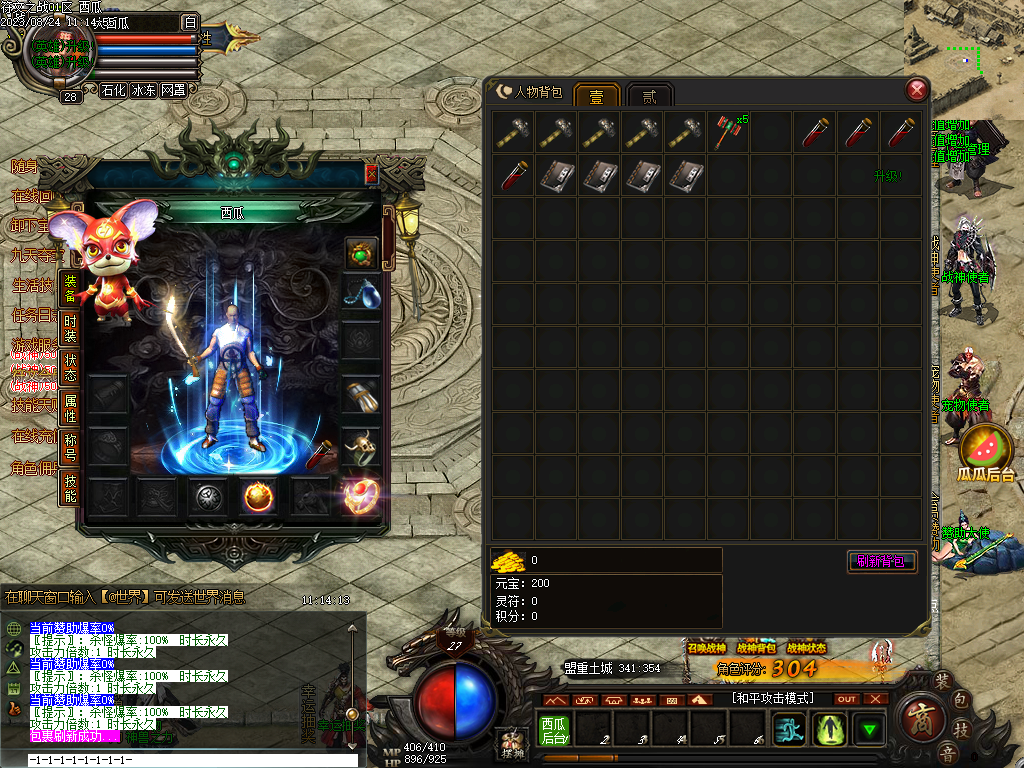Select bag page 壹 tab
Screen dimensions: 1024x768
[x=596, y=96]
